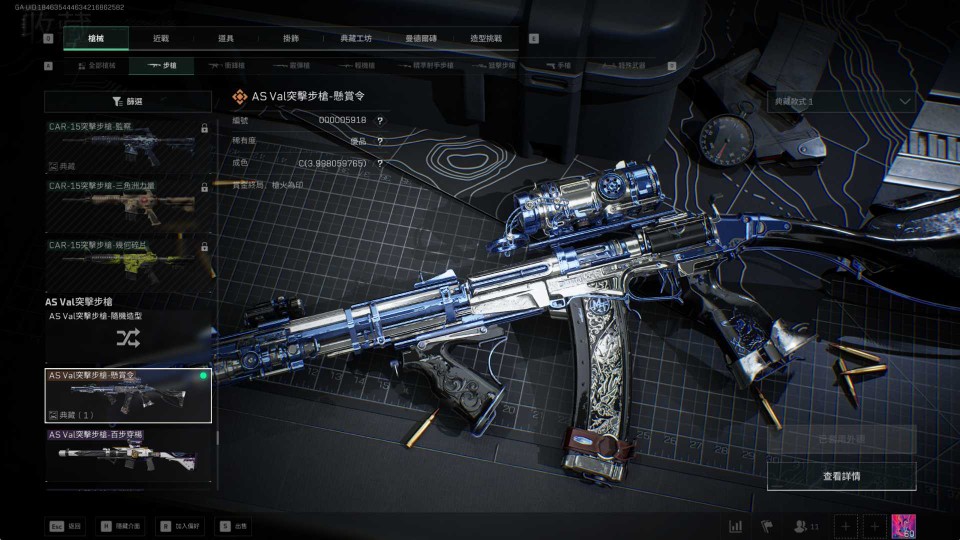Switch to the 道具 tab
Screen dimensions: 960x540
tap(226, 39)
